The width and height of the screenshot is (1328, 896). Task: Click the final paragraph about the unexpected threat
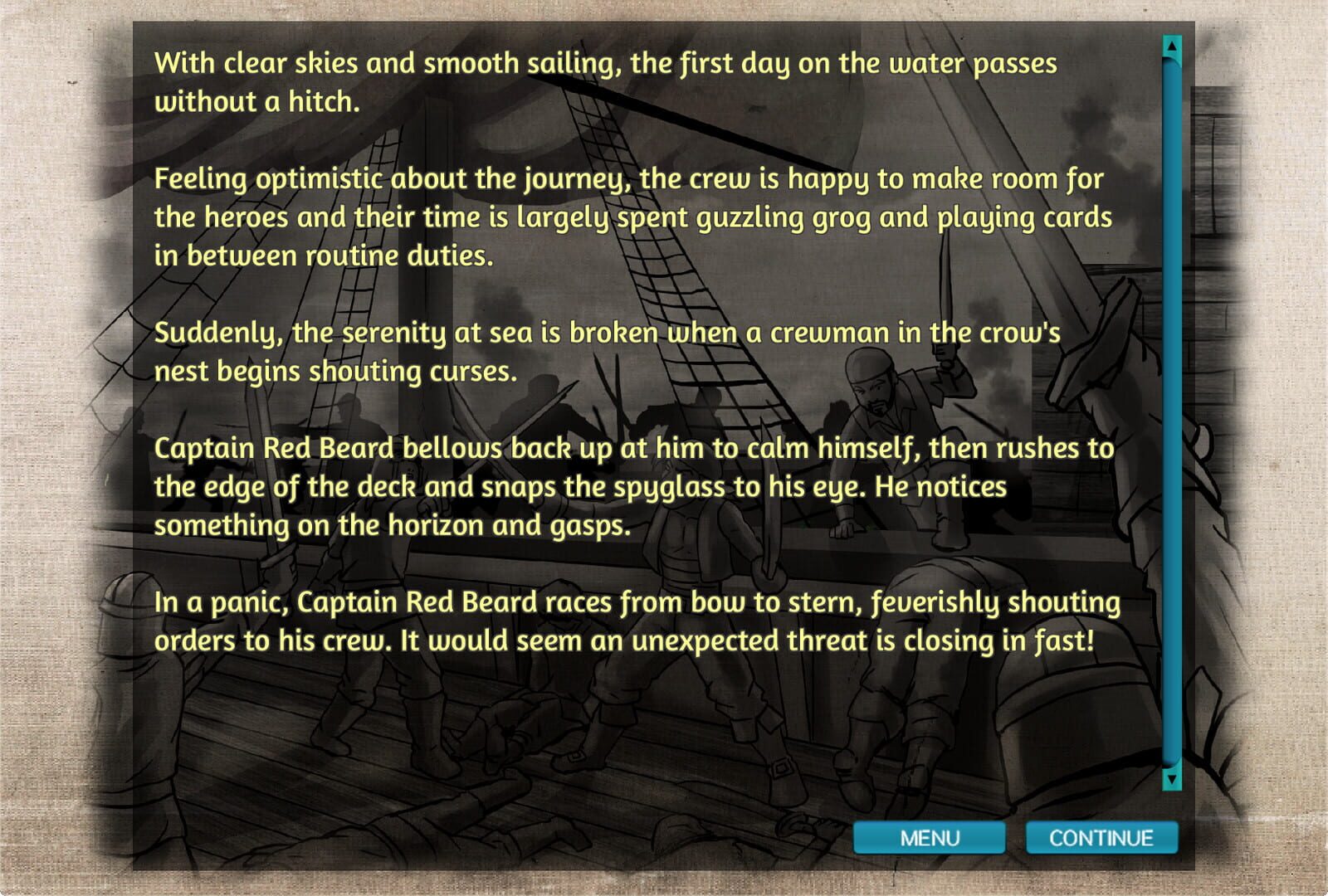tap(635, 621)
